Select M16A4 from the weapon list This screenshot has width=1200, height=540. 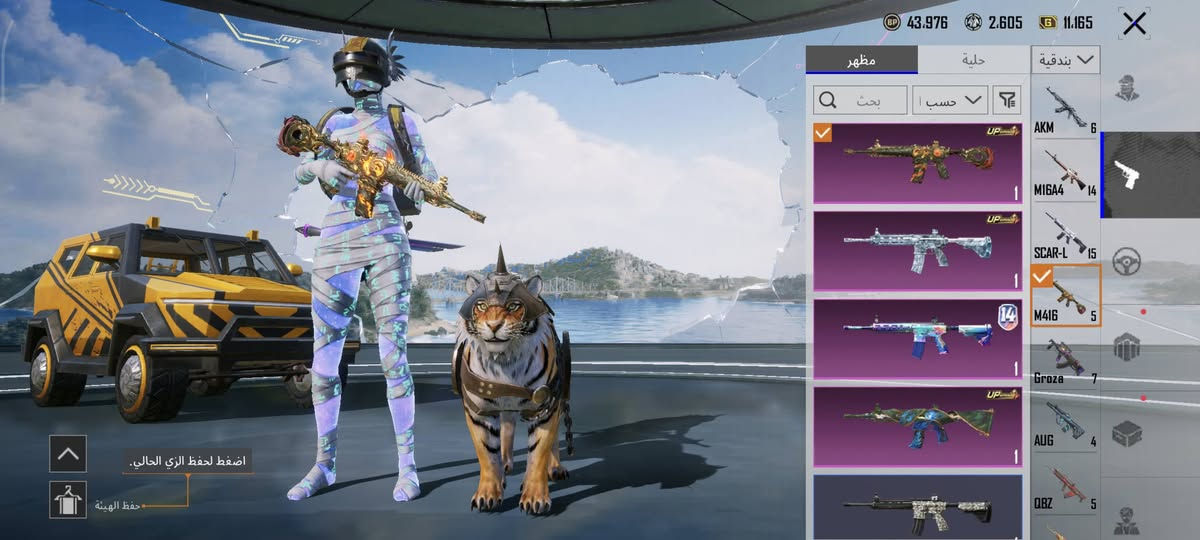coord(1065,174)
